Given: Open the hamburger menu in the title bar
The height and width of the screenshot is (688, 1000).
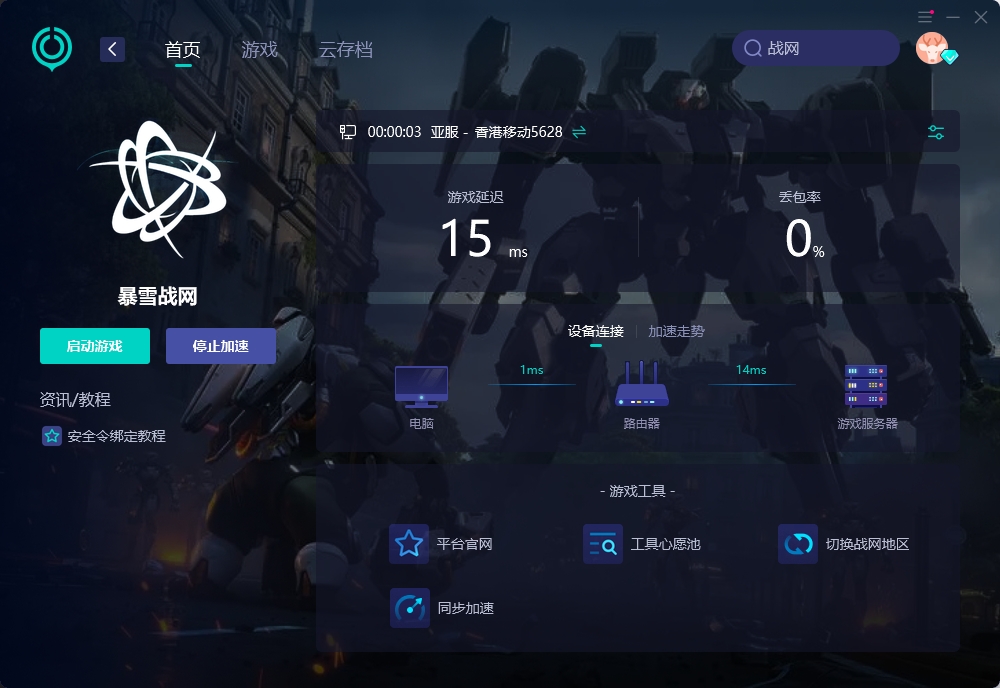Looking at the screenshot, I should coord(925,17).
